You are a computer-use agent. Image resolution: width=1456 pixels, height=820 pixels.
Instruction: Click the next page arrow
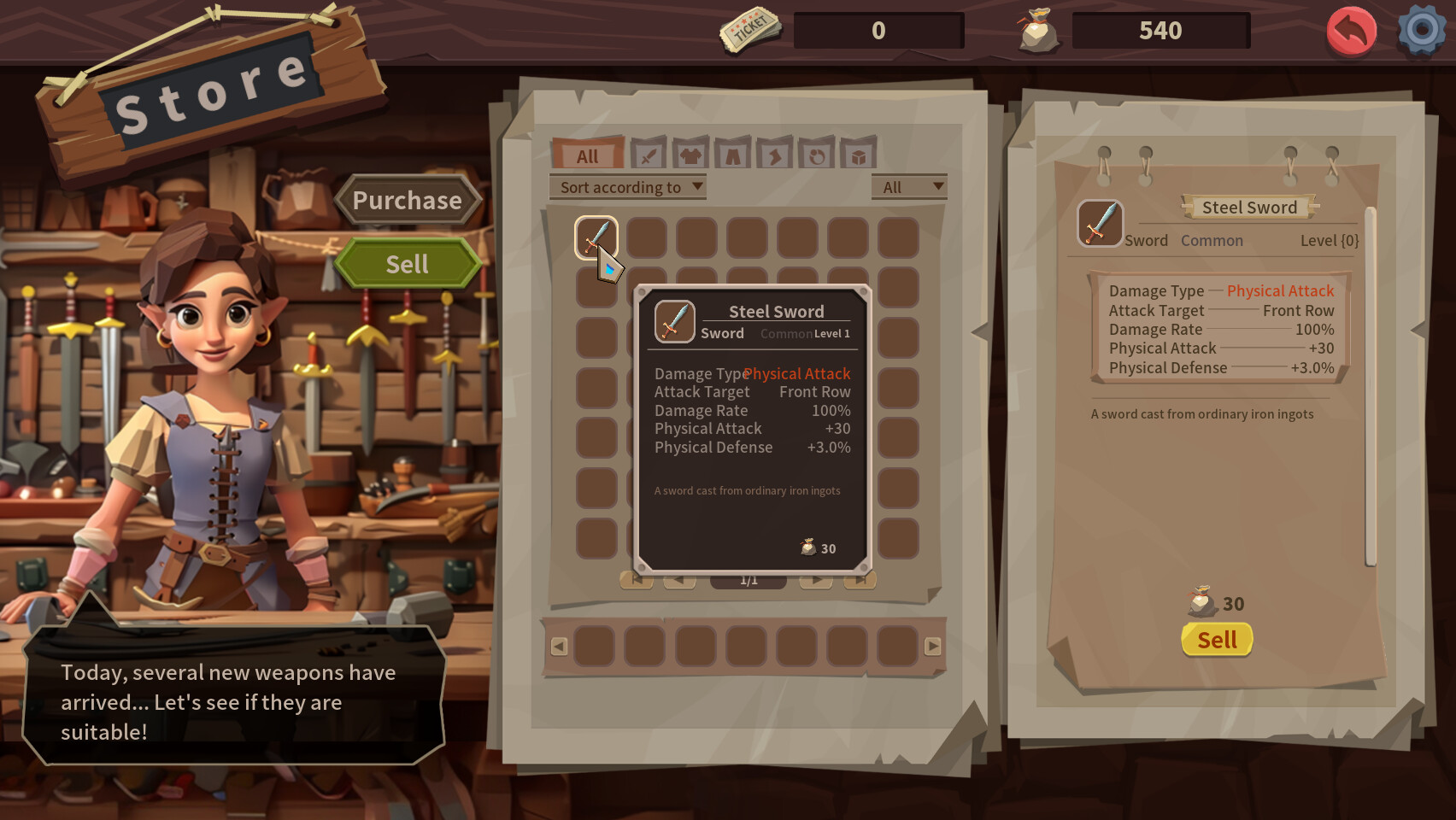click(x=816, y=581)
